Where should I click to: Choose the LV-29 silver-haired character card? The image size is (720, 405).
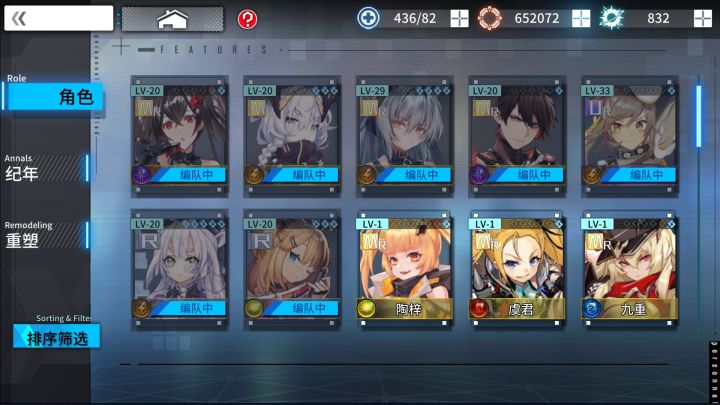tap(404, 131)
